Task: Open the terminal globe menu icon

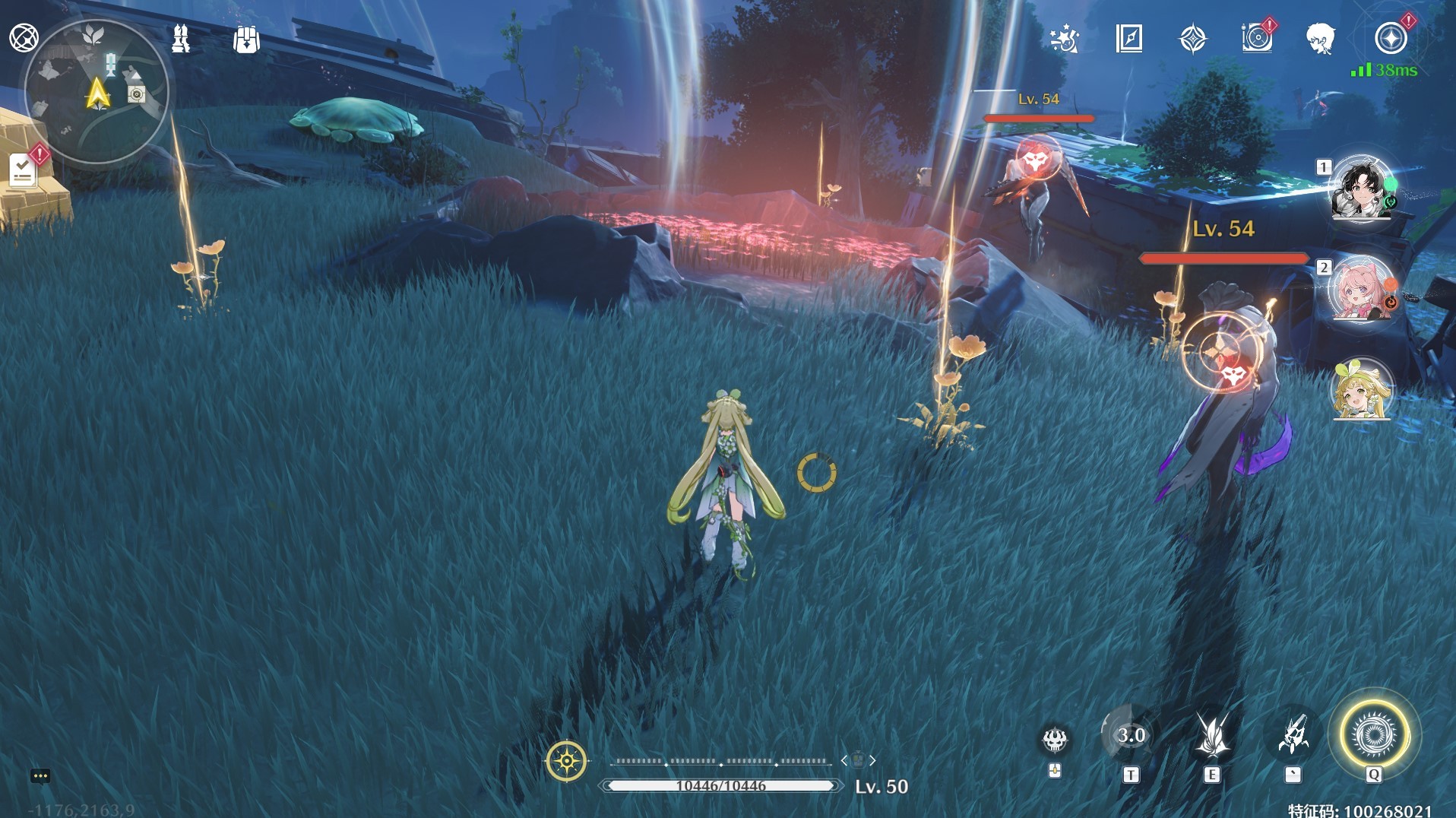Action: point(24,37)
